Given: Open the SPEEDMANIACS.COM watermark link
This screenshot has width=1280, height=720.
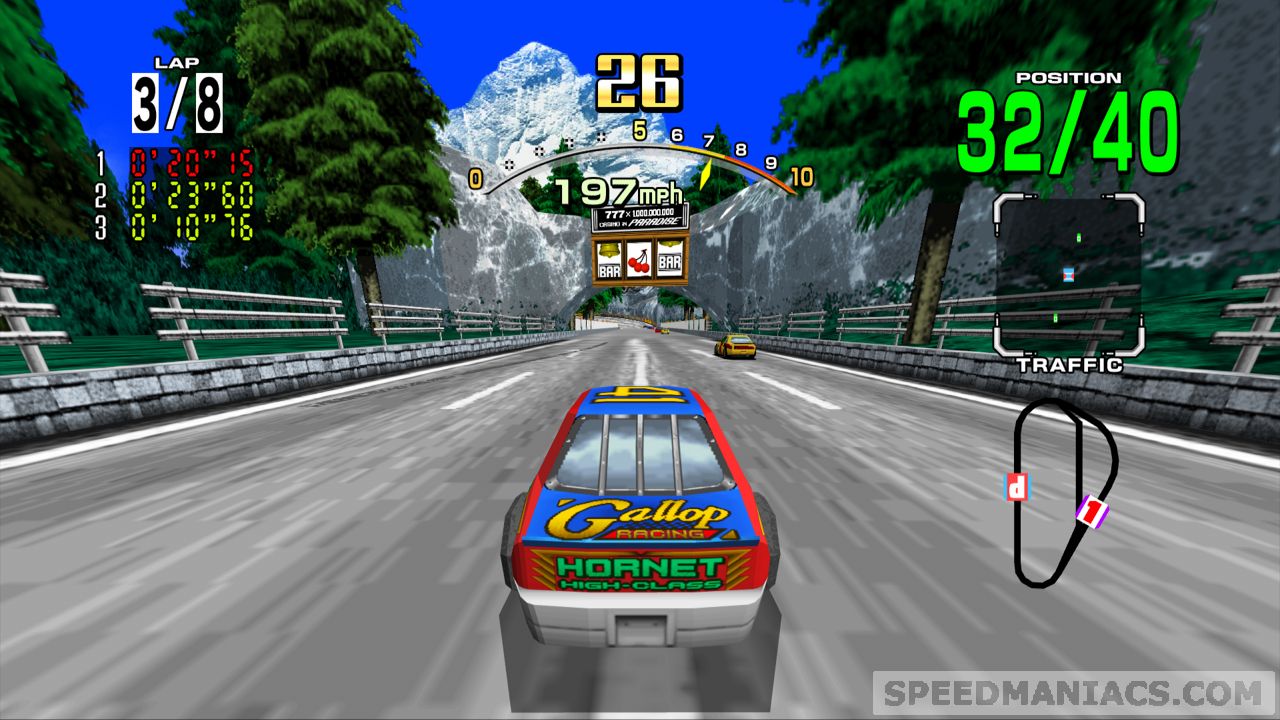Looking at the screenshot, I should click(1073, 693).
